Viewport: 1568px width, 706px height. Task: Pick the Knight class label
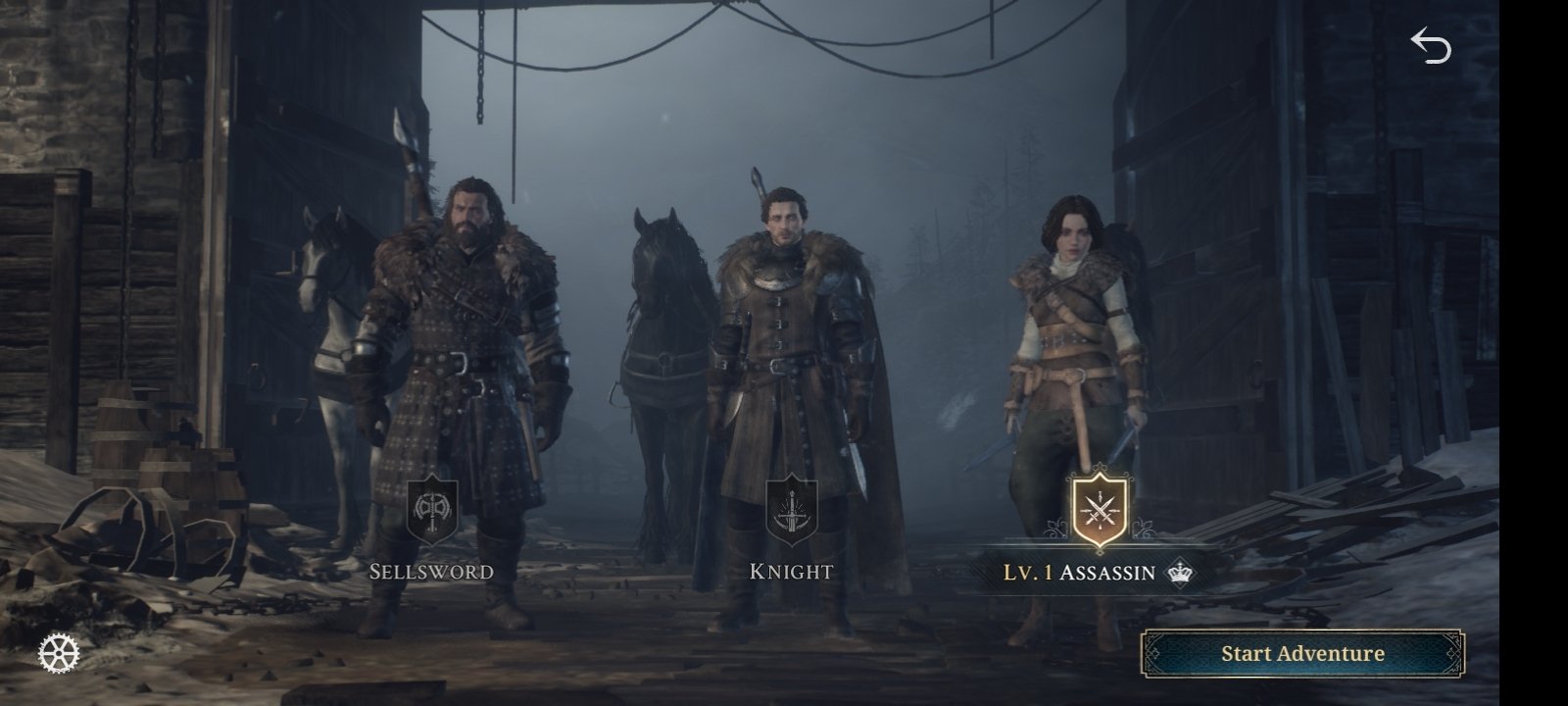791,572
